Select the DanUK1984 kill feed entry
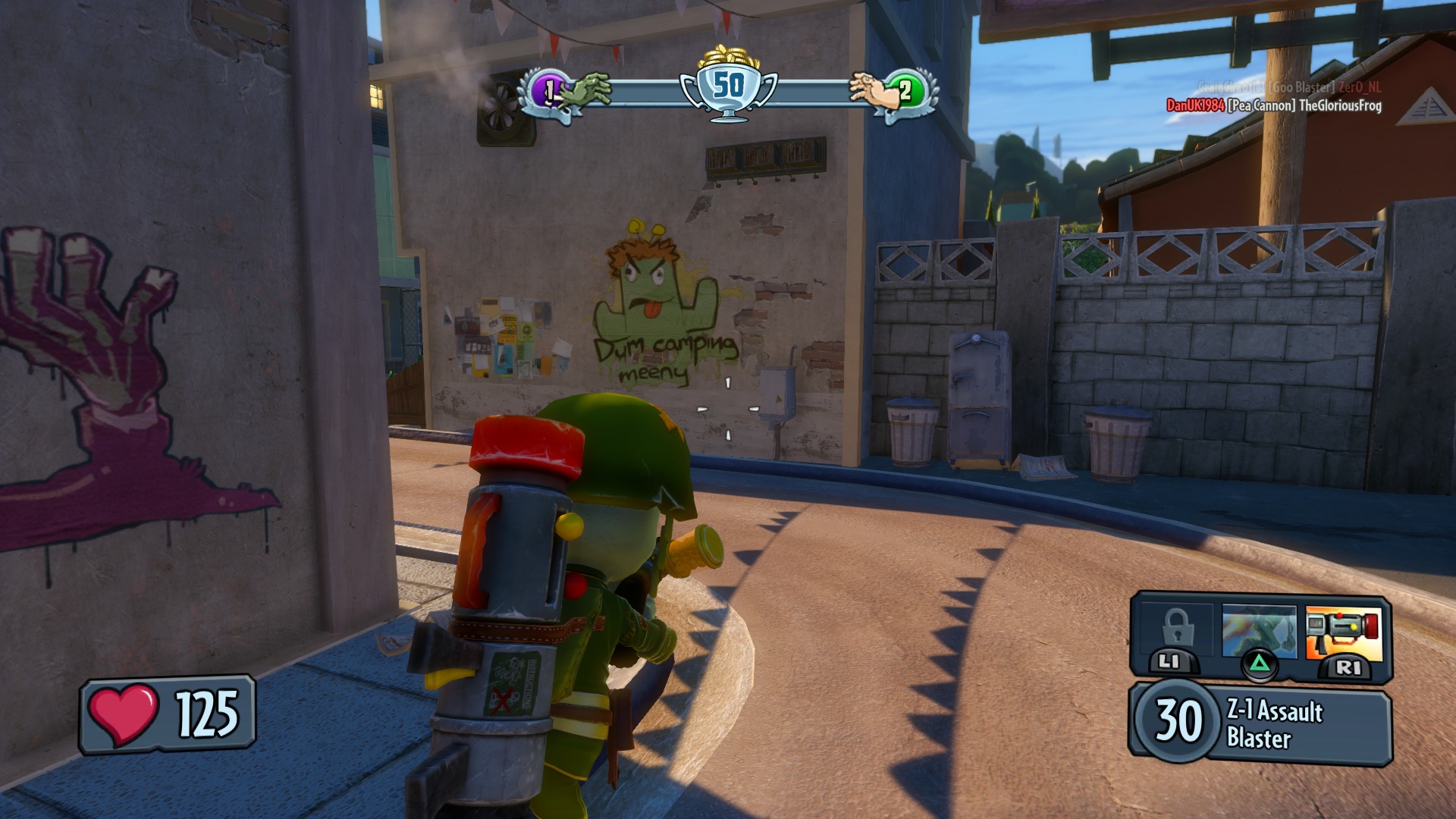Image resolution: width=1456 pixels, height=819 pixels. tap(1273, 105)
